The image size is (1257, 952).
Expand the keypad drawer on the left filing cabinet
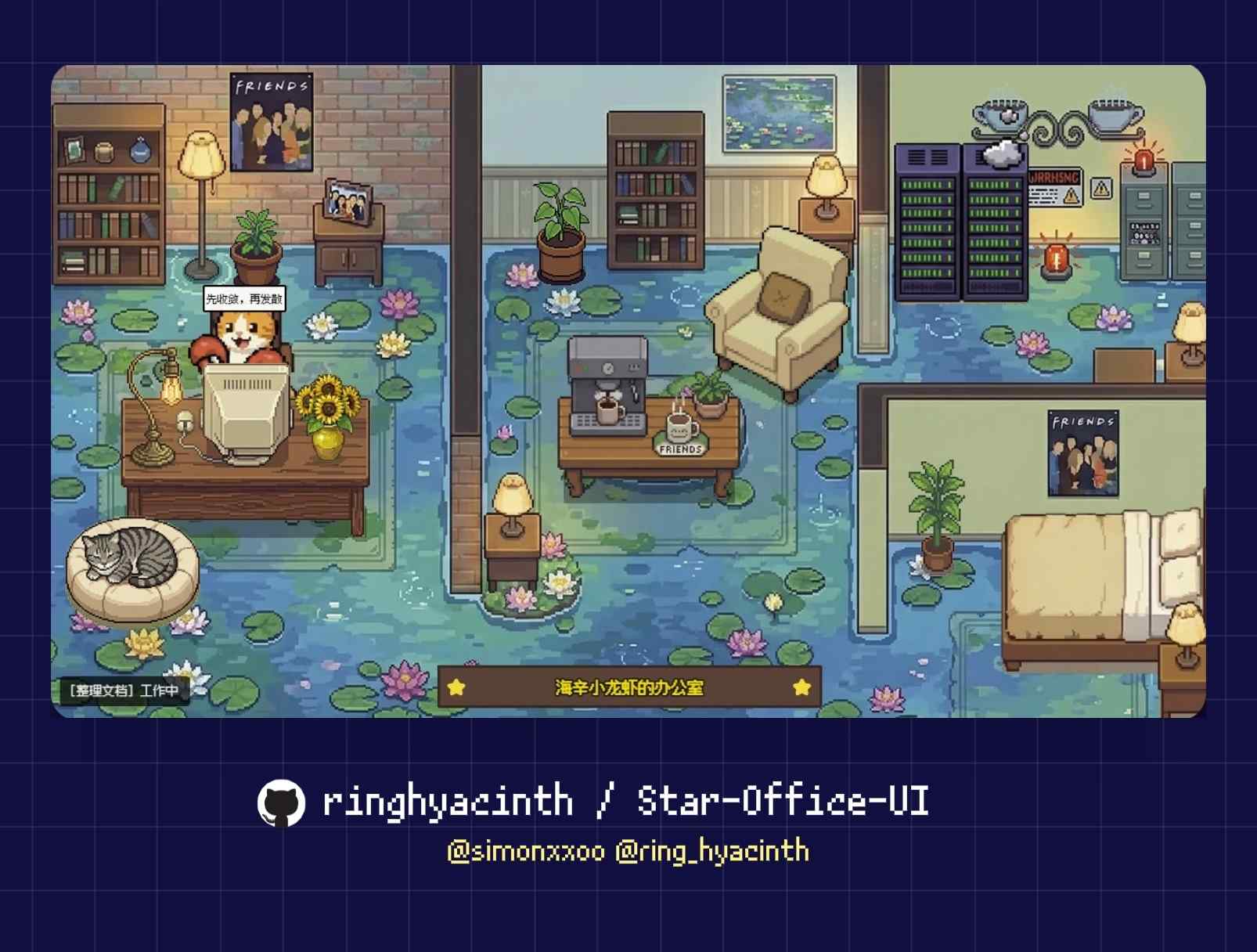coord(1145,232)
